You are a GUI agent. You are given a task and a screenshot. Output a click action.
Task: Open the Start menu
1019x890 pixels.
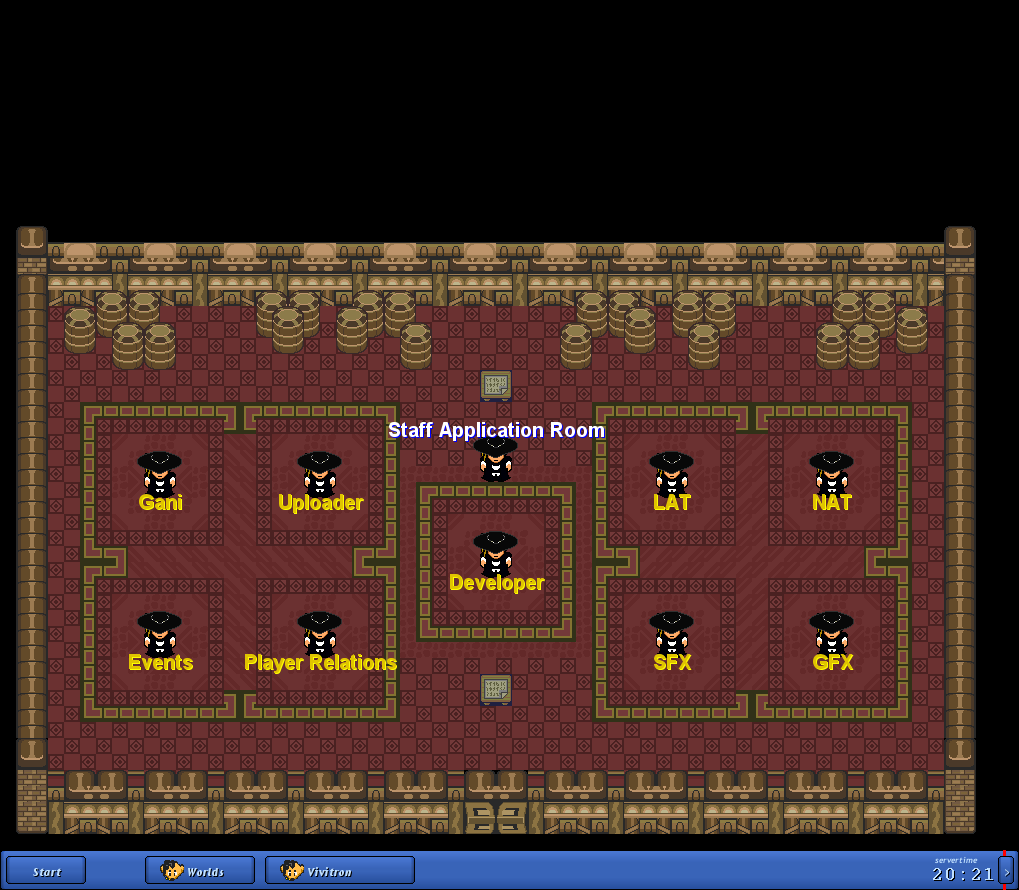[x=46, y=871]
